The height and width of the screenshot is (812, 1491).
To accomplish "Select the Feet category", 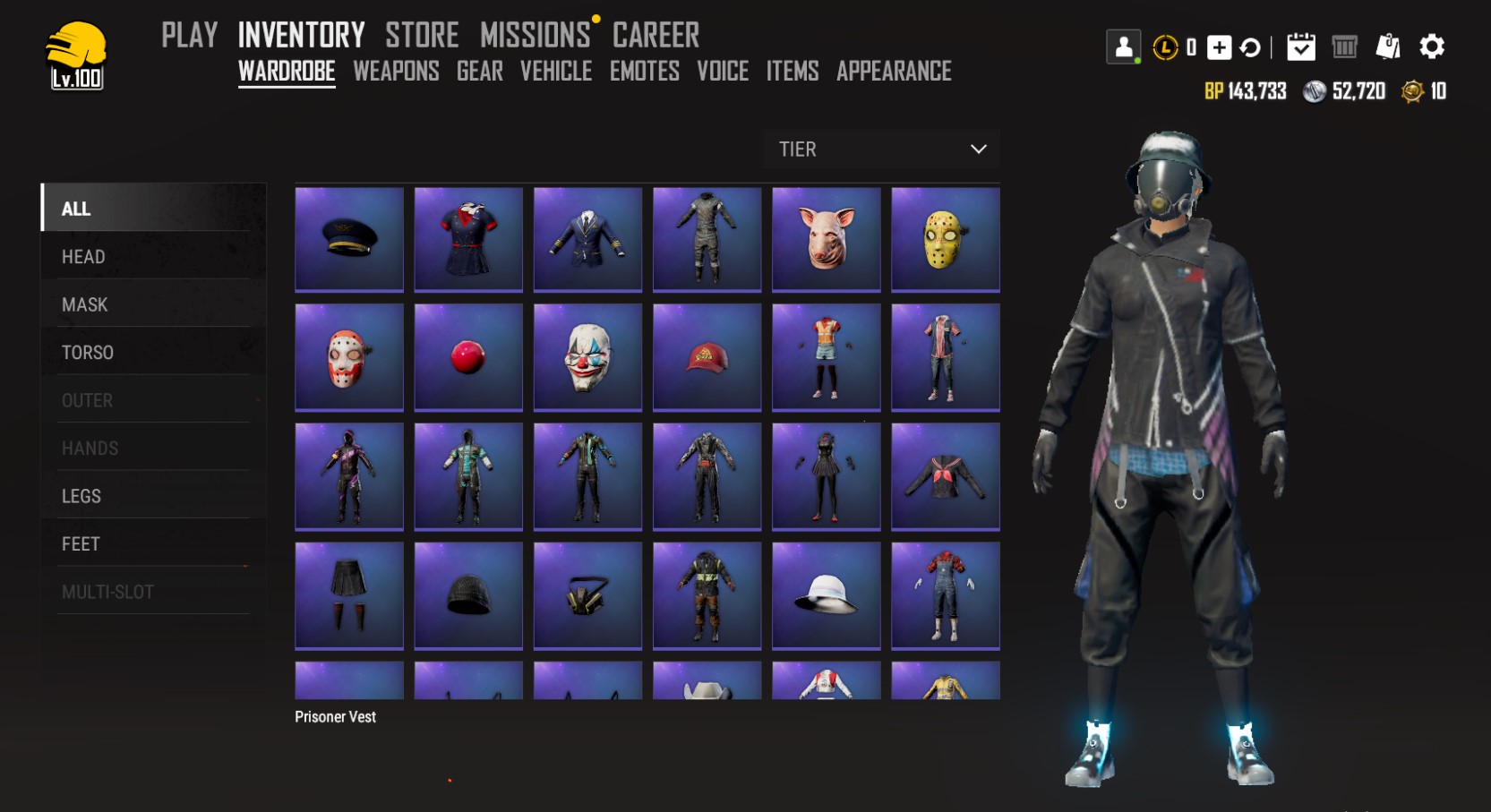I will pos(81,544).
